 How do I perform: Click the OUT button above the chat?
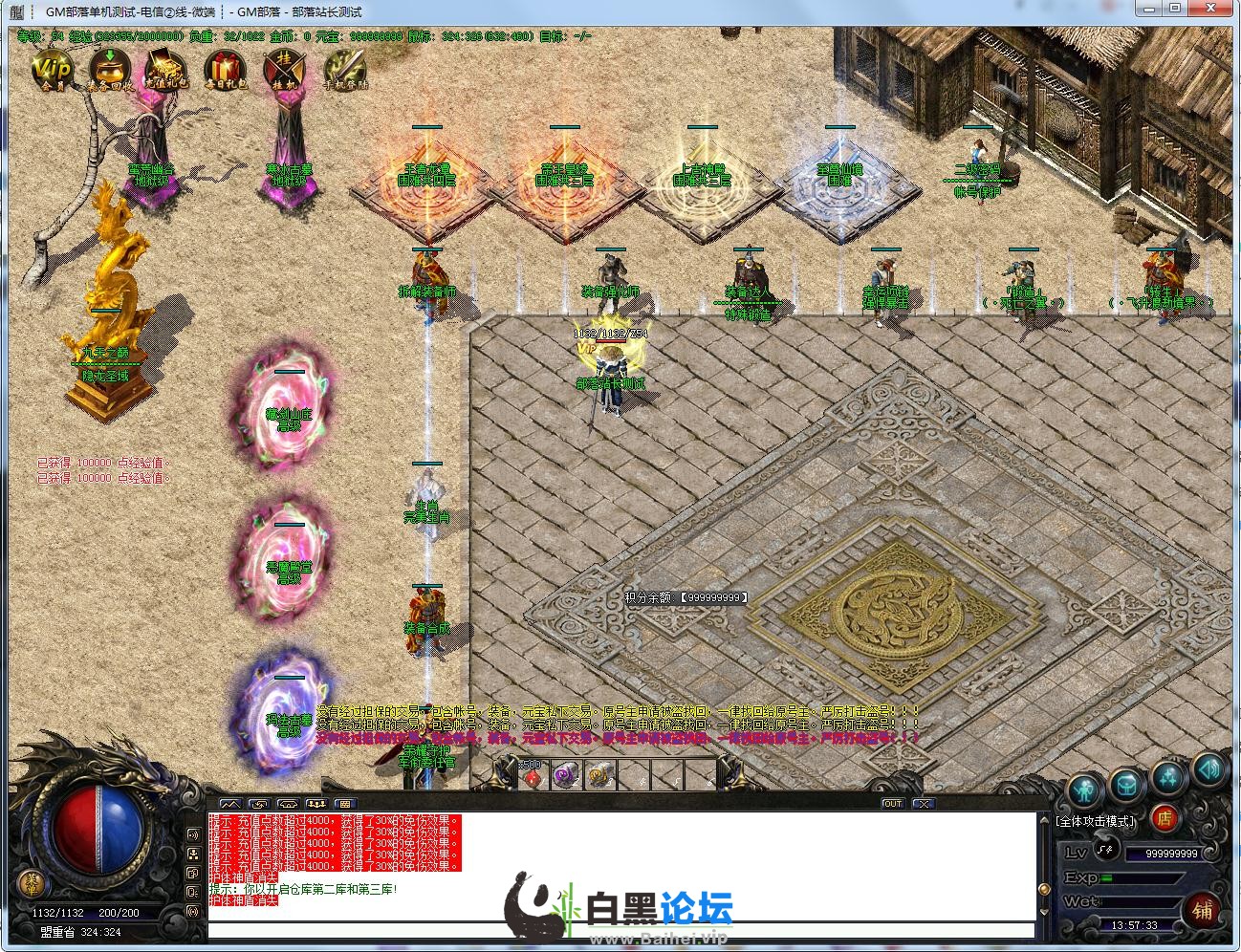892,804
